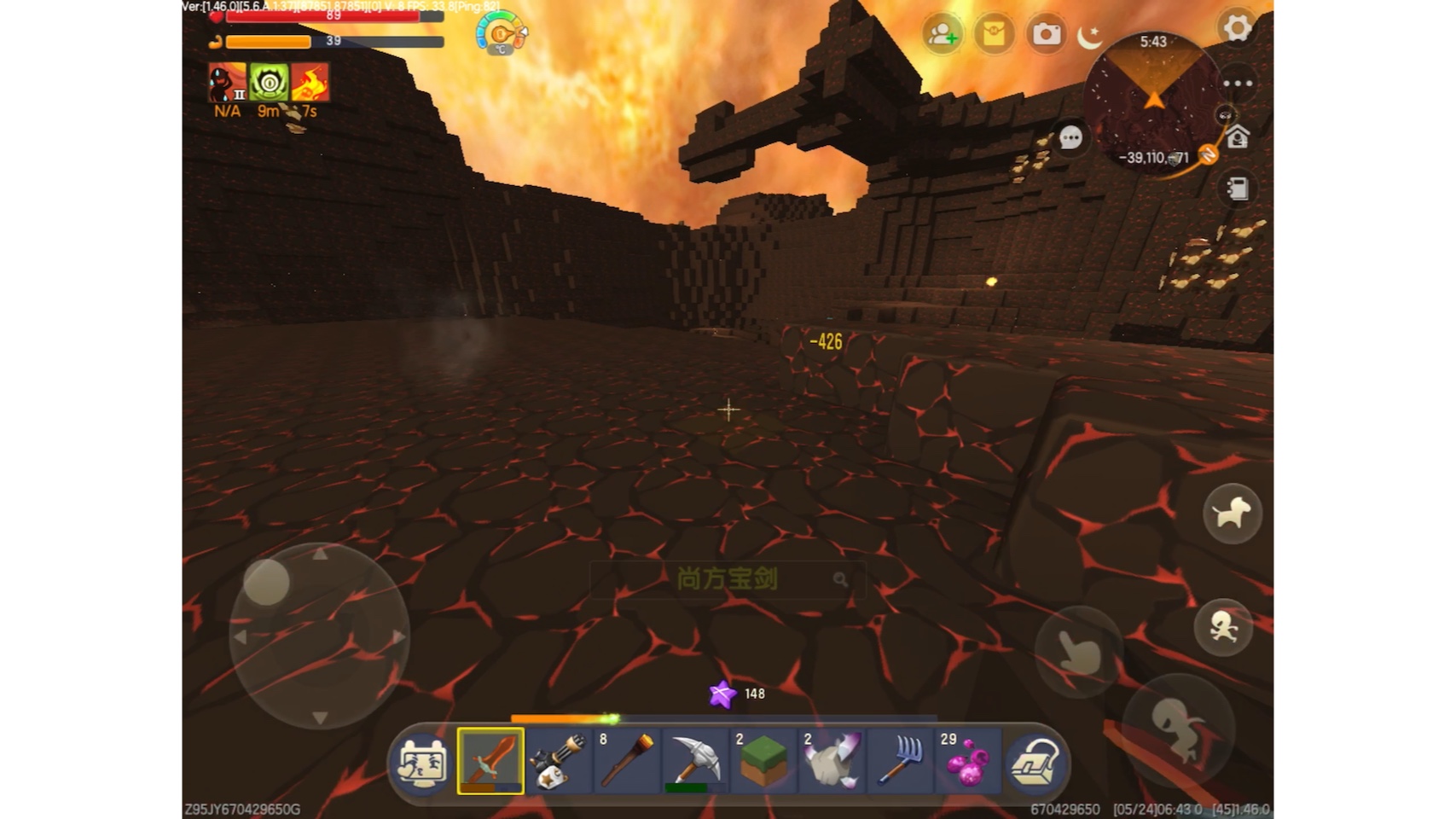
Task: Take a screenshot with the camera button
Action: (x=1047, y=34)
